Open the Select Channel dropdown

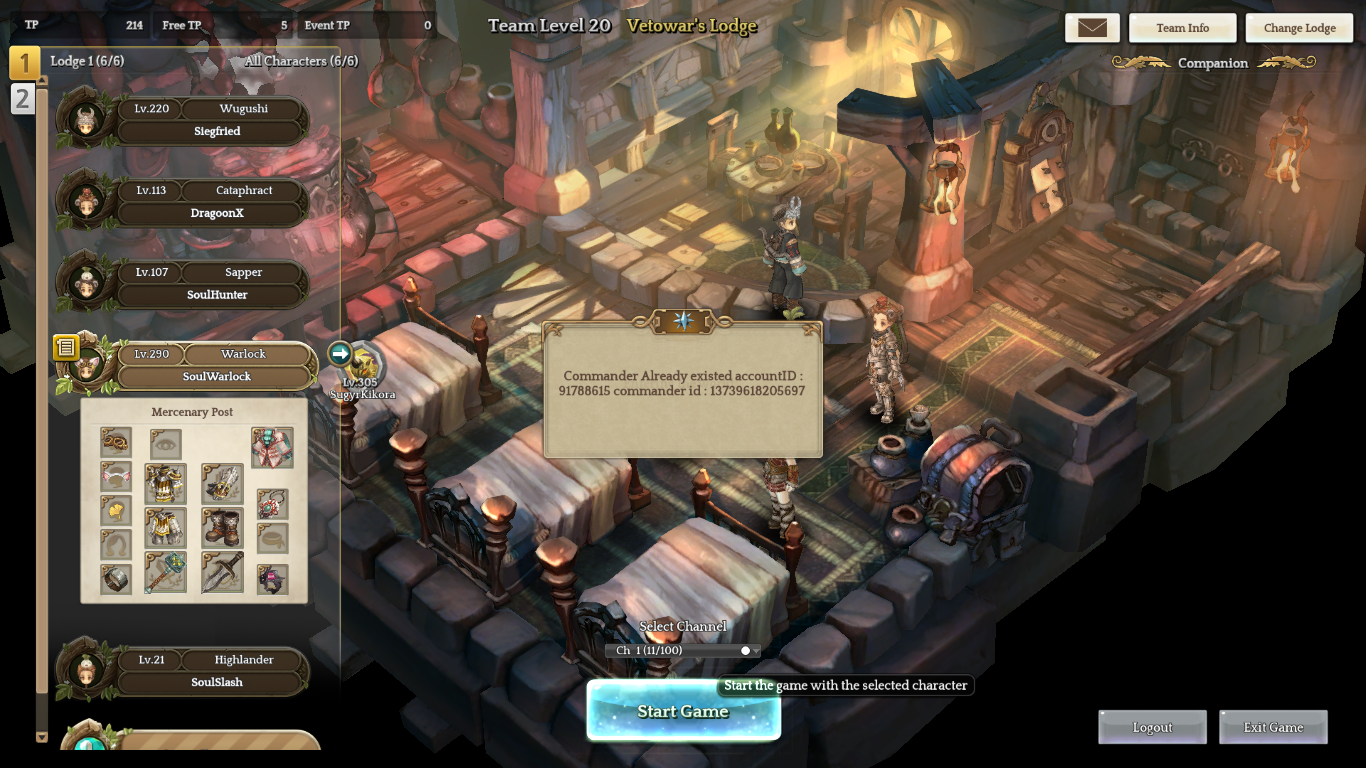(x=683, y=651)
